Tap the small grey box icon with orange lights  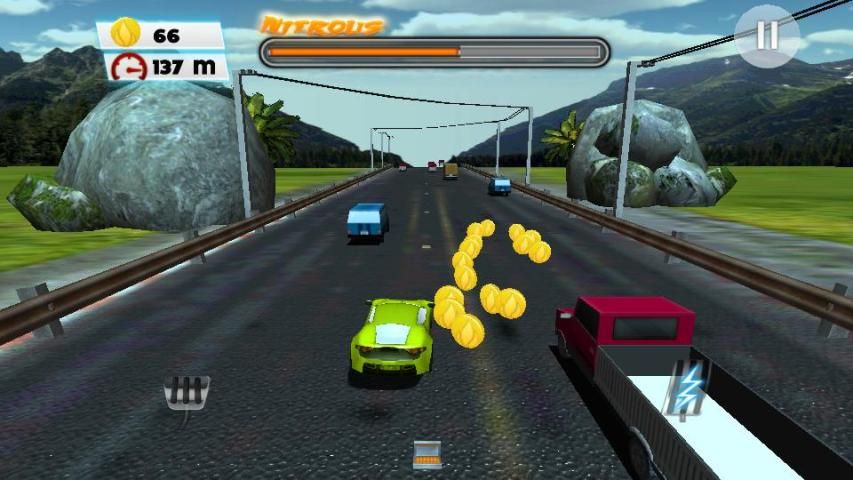(427, 454)
